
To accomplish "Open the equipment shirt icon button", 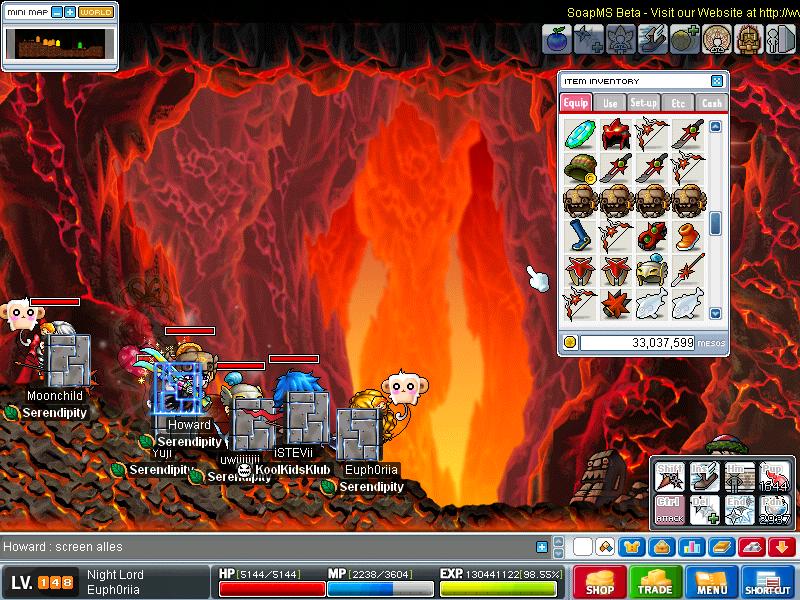I will tap(632, 546).
